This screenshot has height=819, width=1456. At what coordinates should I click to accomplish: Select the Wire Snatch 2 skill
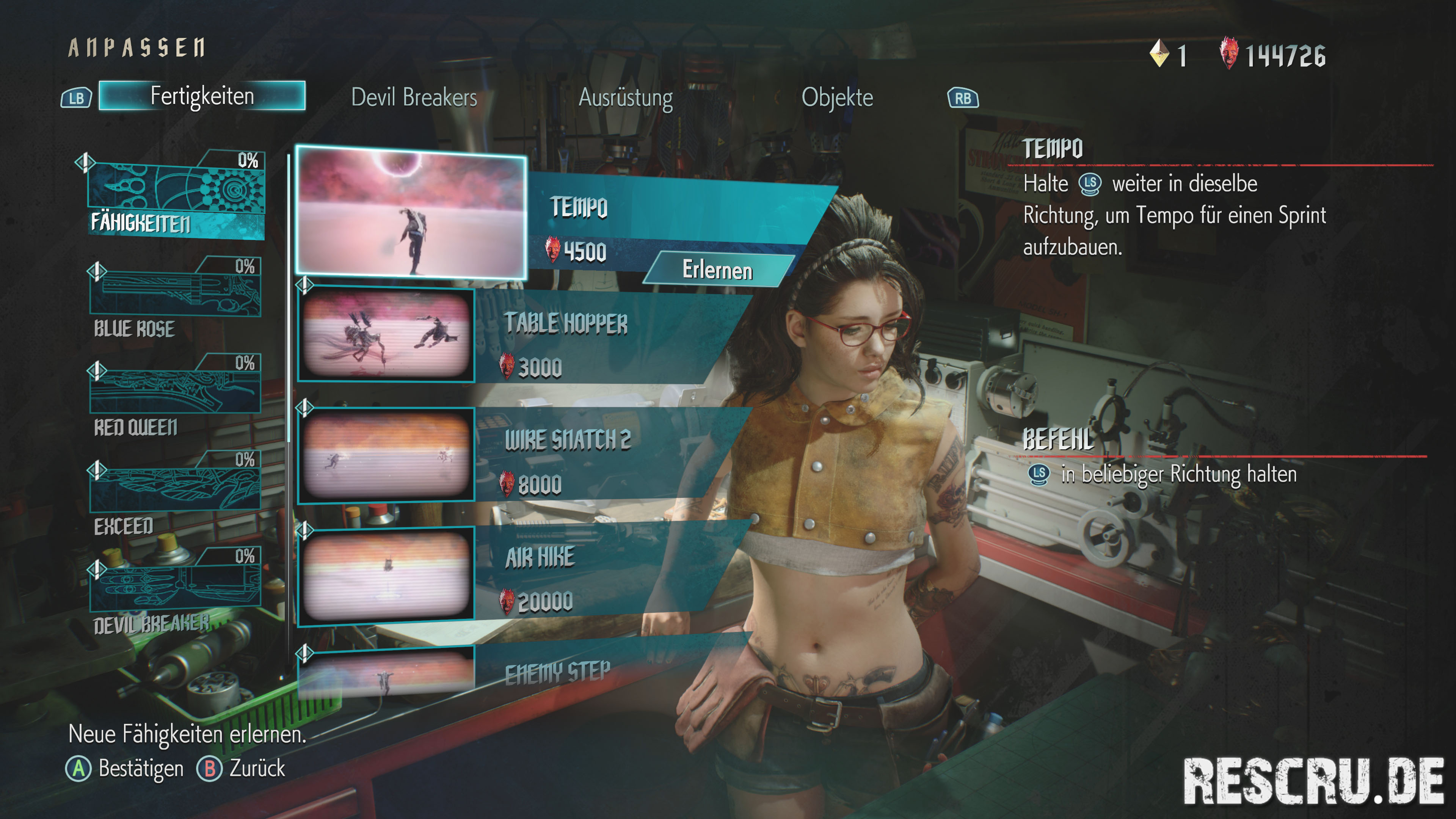[x=567, y=454]
